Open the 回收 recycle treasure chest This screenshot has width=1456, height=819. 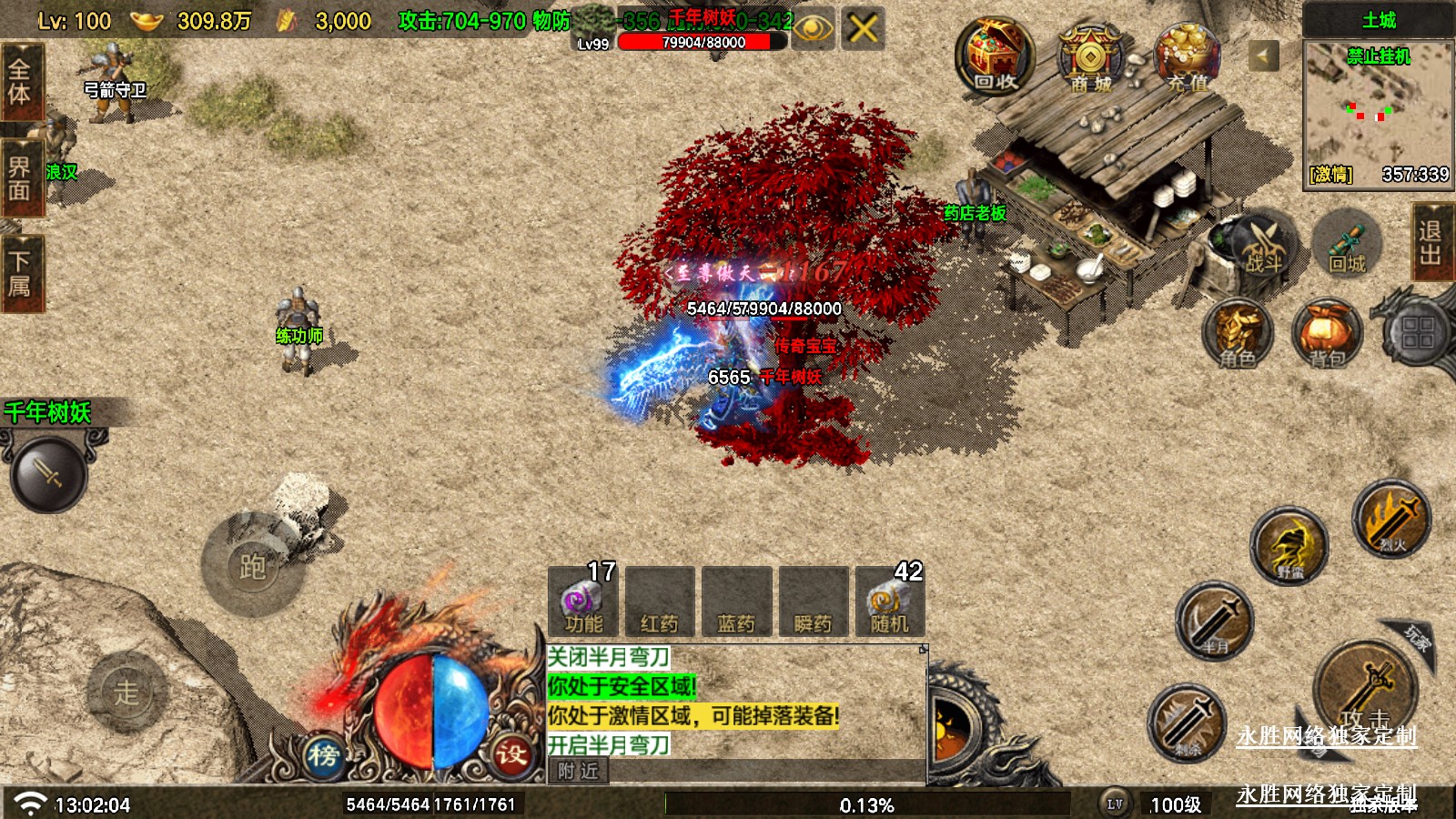point(995,57)
